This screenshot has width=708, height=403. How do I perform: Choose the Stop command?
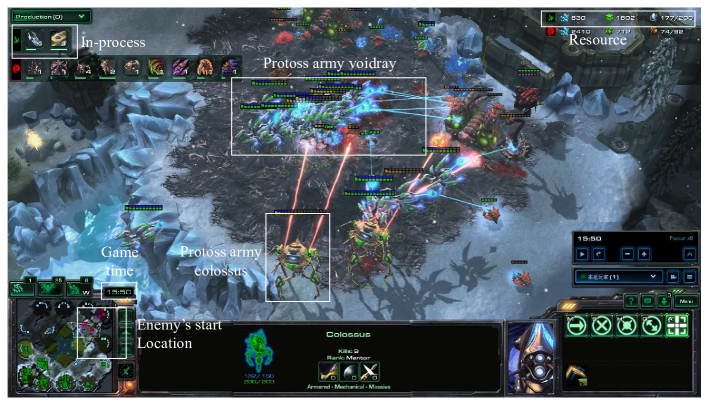[x=602, y=324]
